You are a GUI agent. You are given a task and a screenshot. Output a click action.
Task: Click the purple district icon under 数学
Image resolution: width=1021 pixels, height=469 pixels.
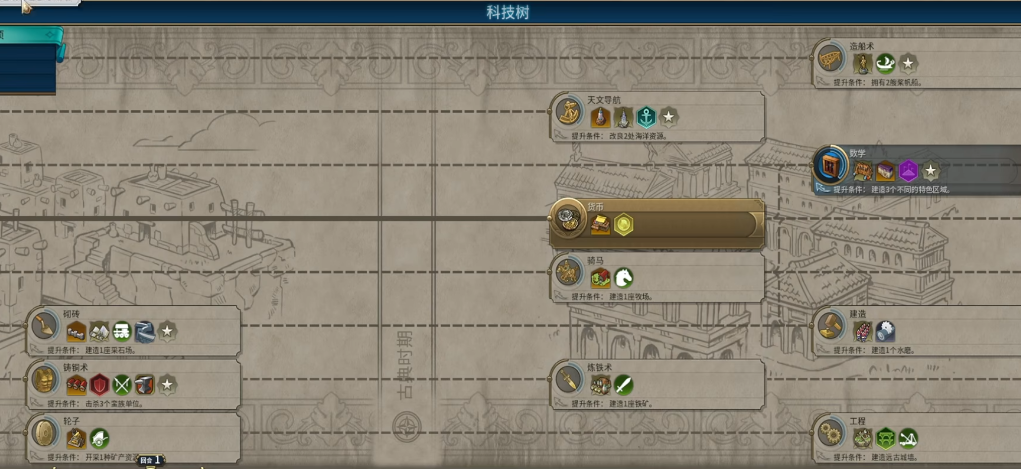[908, 172]
